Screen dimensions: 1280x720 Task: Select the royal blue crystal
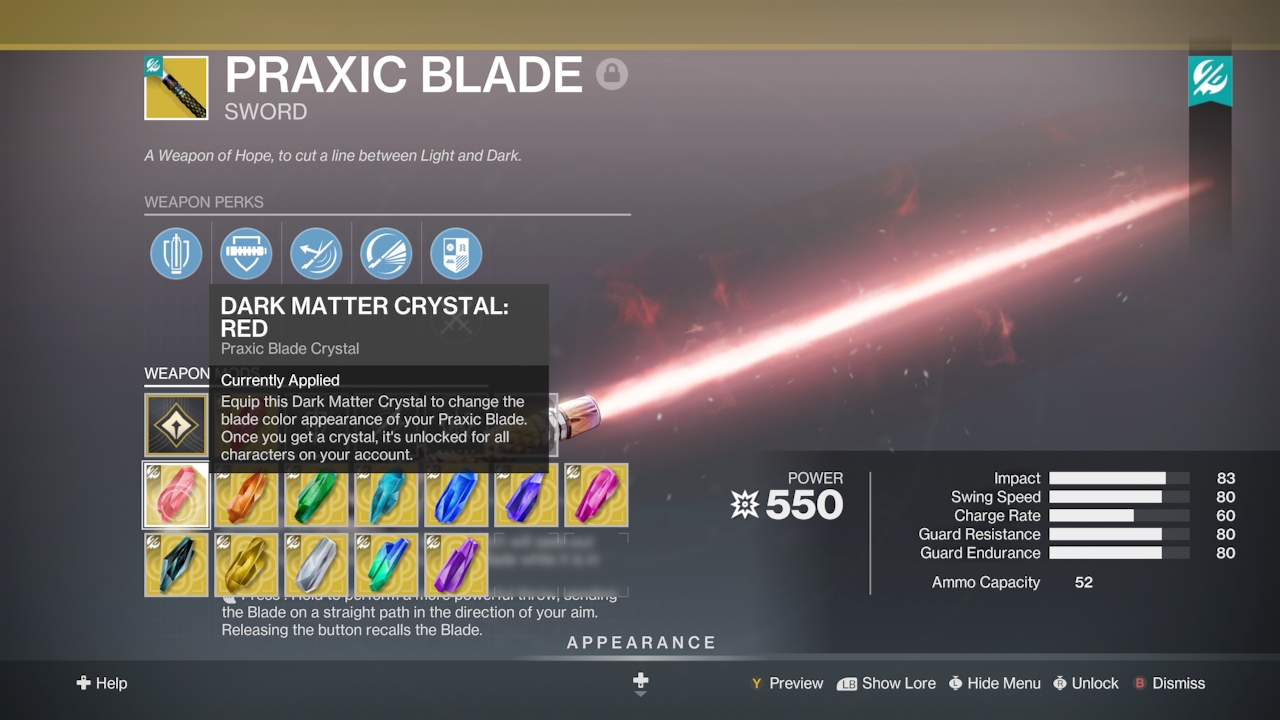[x=456, y=495]
